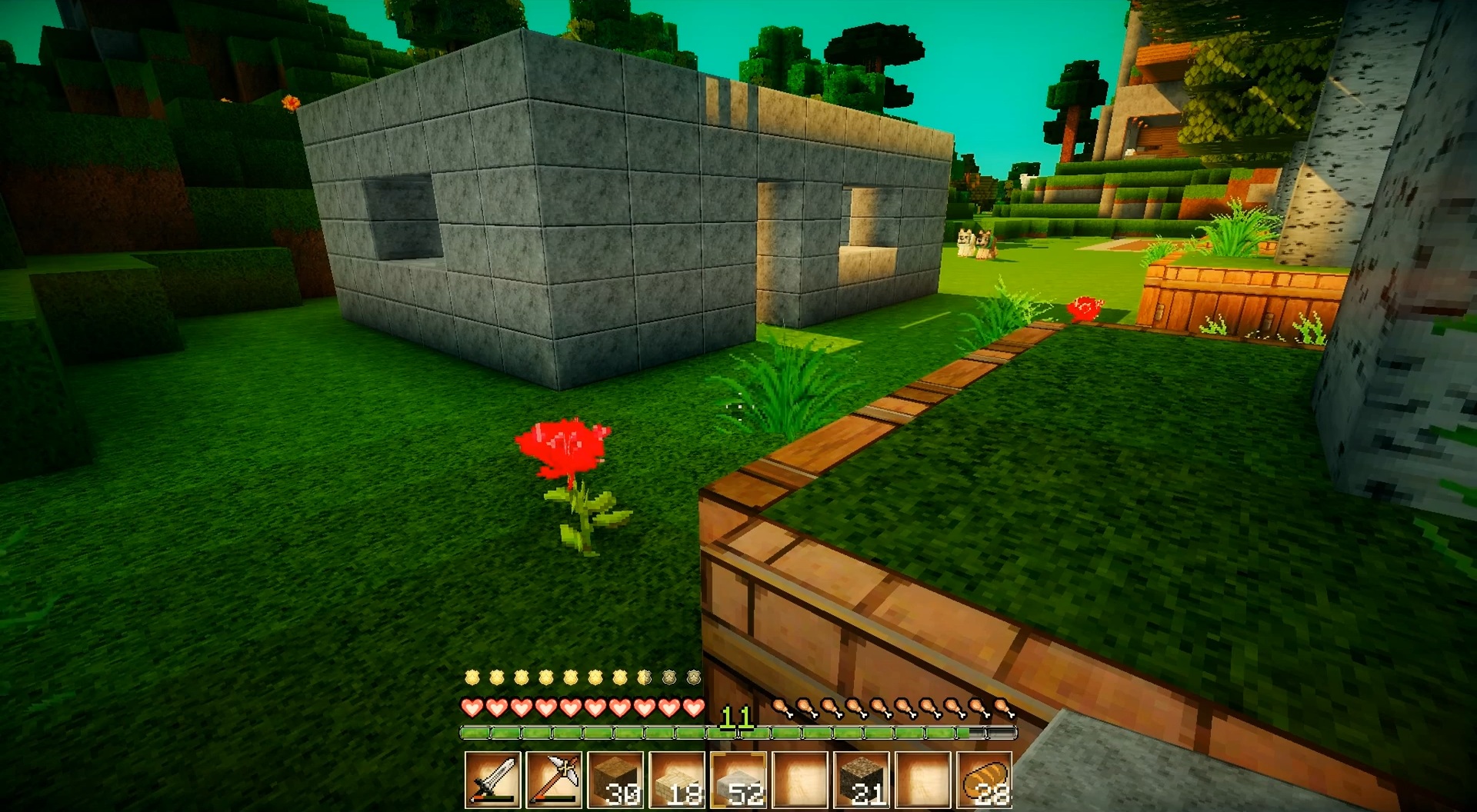1477x812 pixels.
Task: Choose the wooden block stack of 30
Action: 616,780
